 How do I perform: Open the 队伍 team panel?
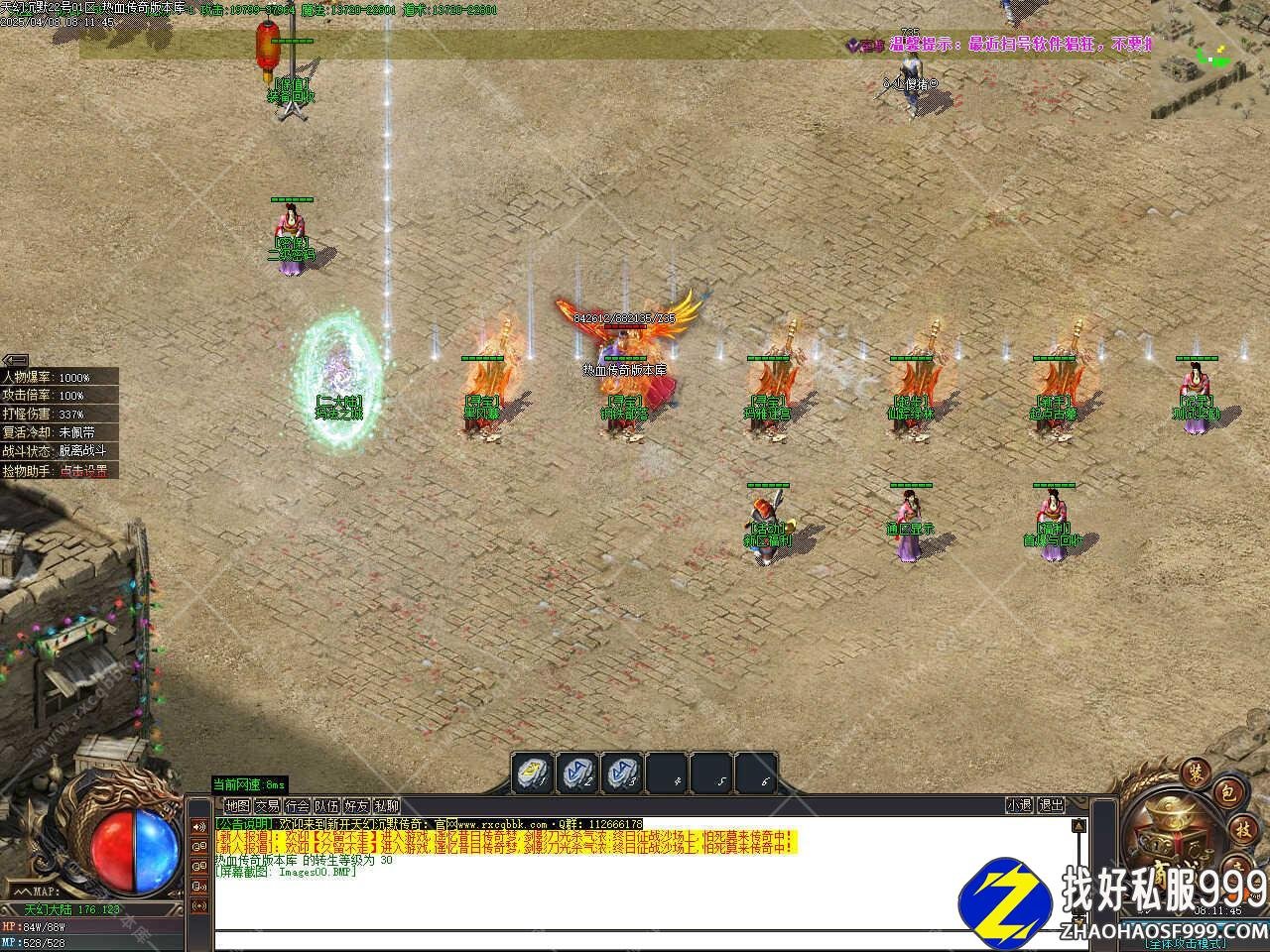click(326, 806)
